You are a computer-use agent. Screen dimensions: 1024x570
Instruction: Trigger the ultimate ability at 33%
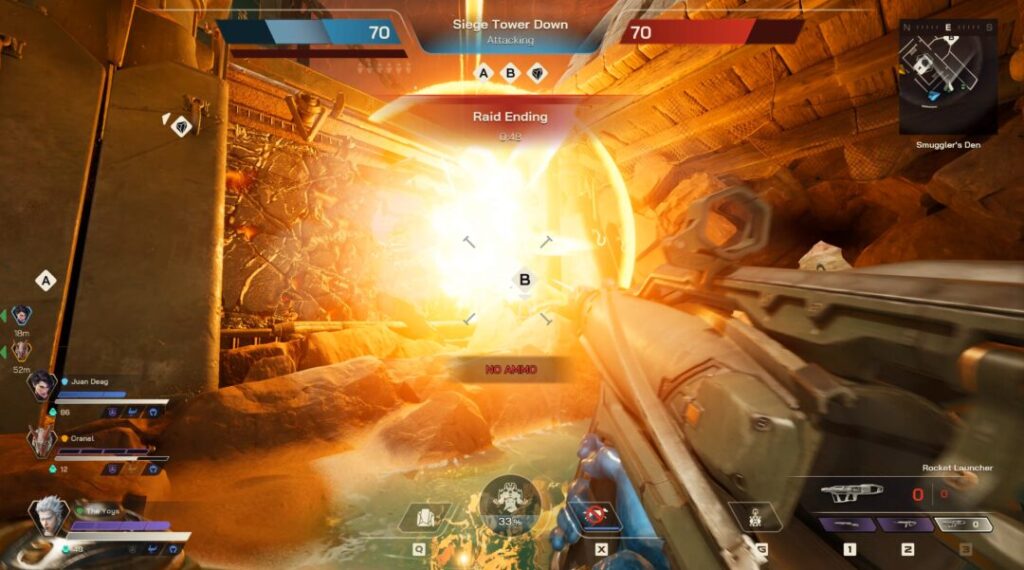click(510, 499)
